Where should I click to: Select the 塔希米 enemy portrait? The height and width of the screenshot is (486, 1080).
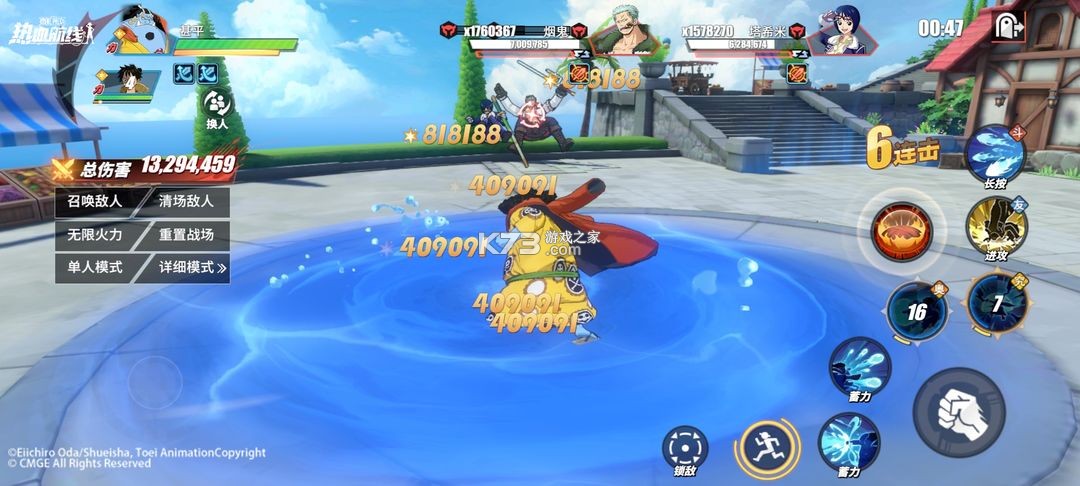835,30
